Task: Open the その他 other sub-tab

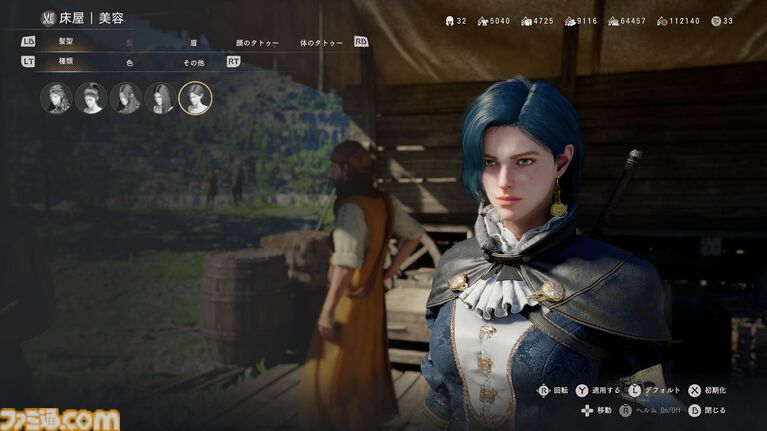Action: [194, 62]
